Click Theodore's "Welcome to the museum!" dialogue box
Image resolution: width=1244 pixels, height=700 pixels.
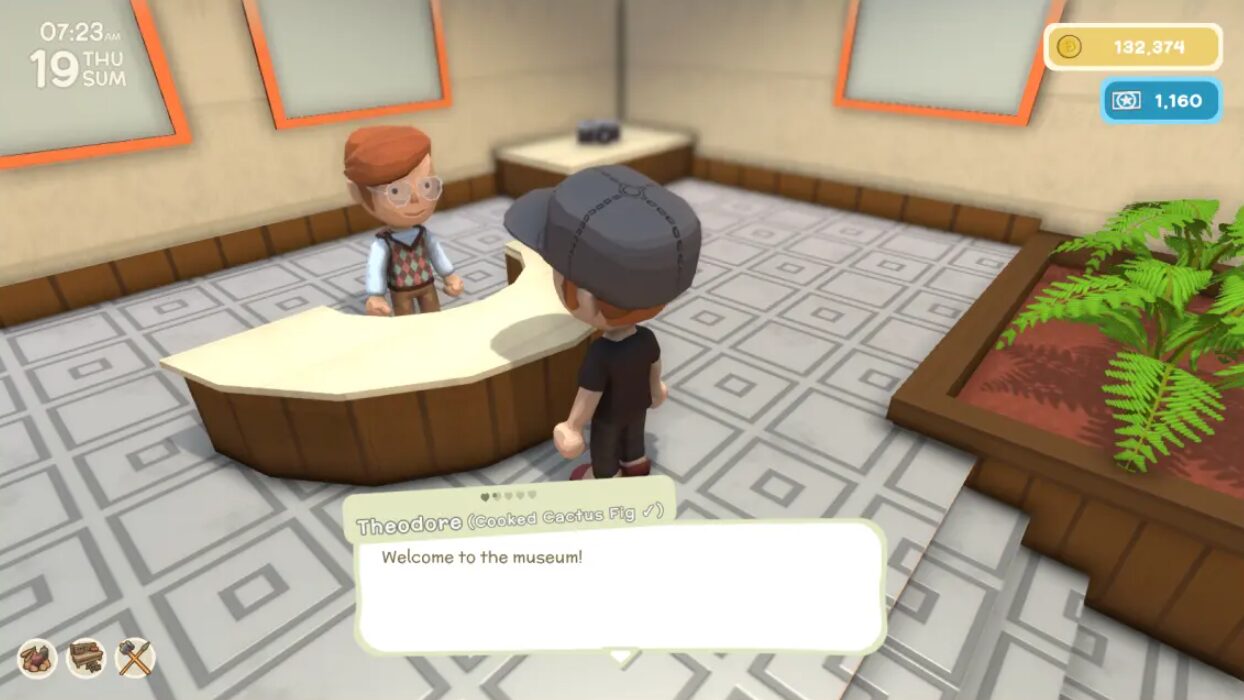click(620, 587)
